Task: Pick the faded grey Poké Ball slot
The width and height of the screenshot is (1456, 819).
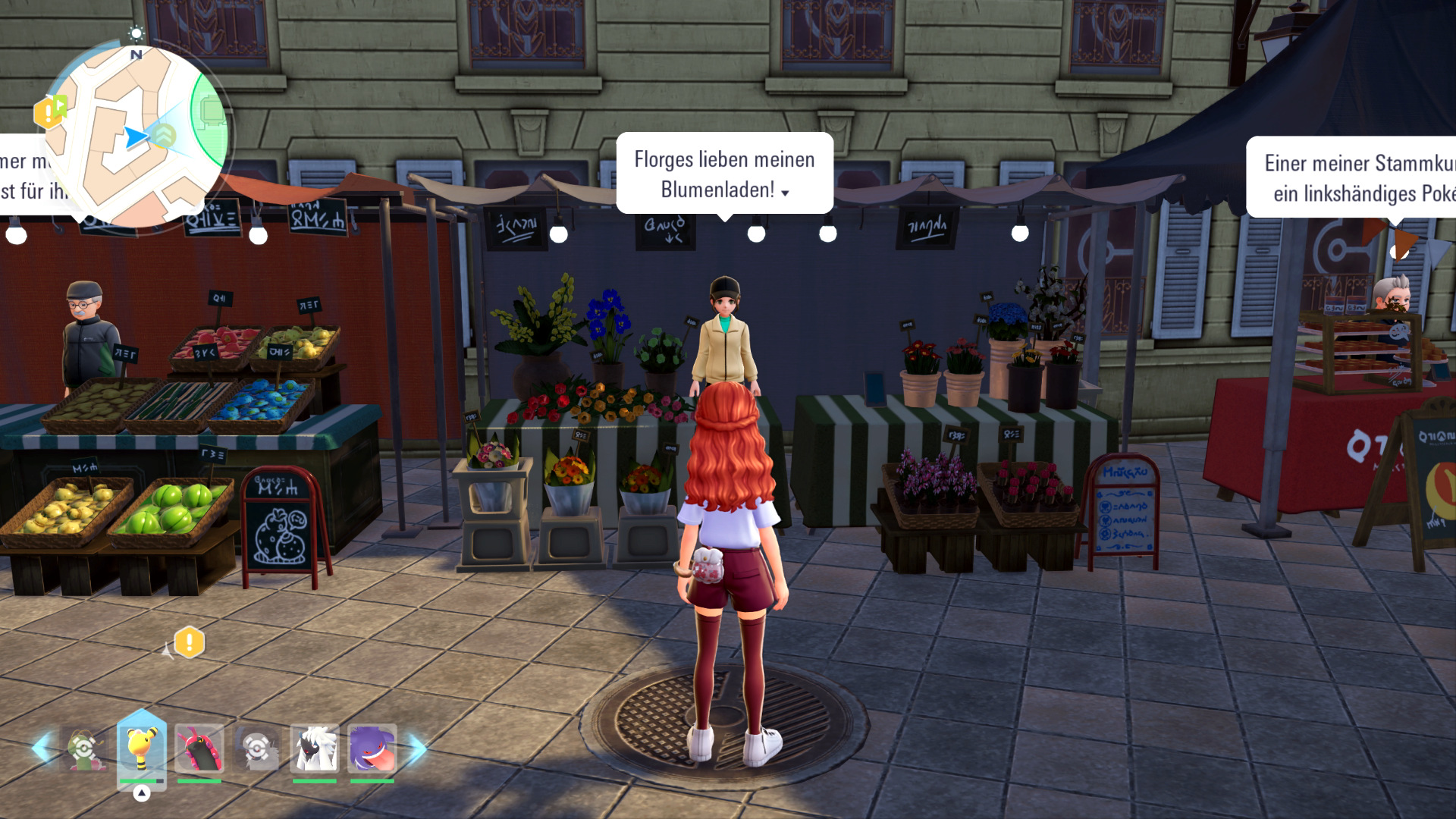Action: (257, 748)
